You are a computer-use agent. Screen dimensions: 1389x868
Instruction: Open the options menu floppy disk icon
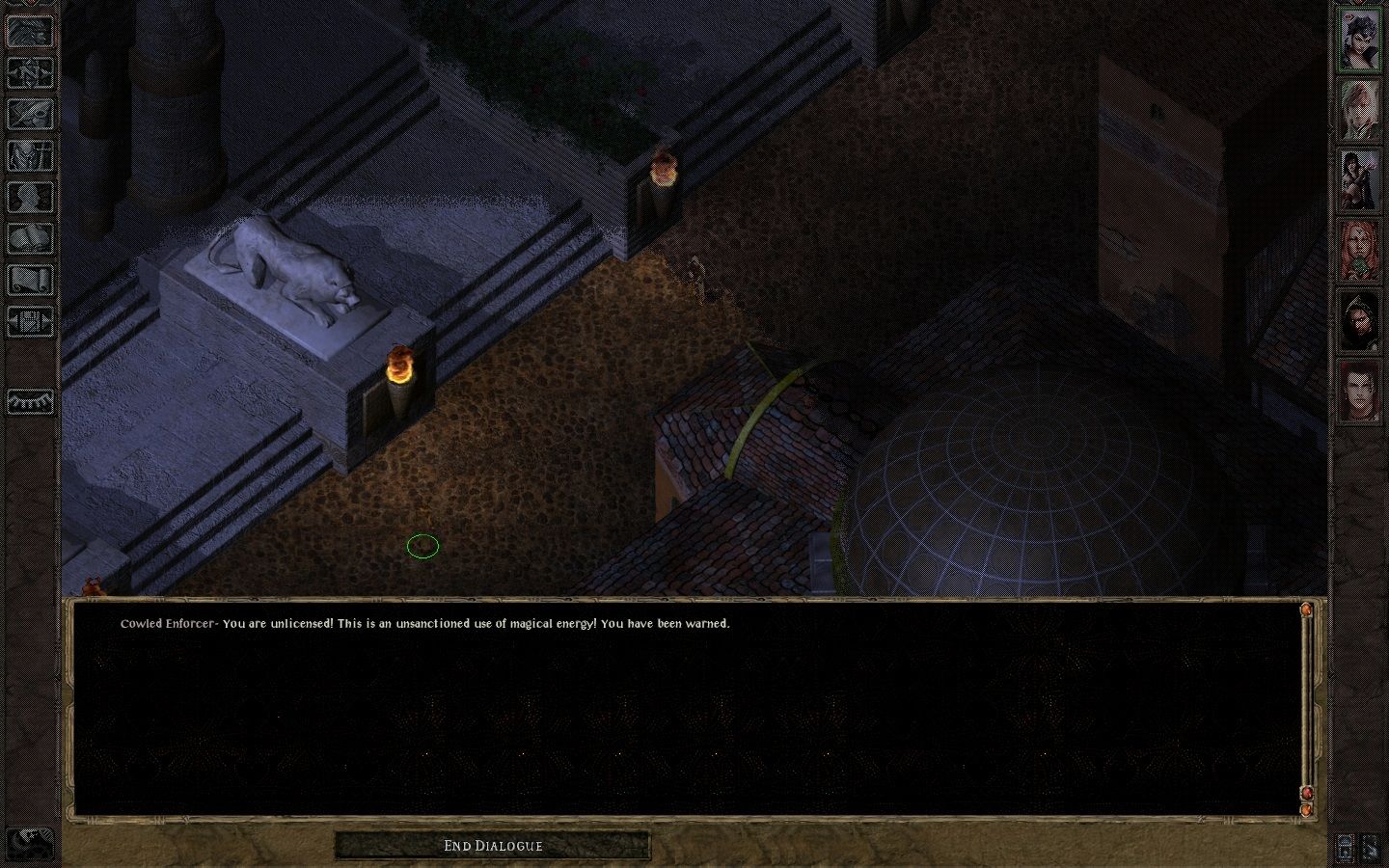coord(30,321)
